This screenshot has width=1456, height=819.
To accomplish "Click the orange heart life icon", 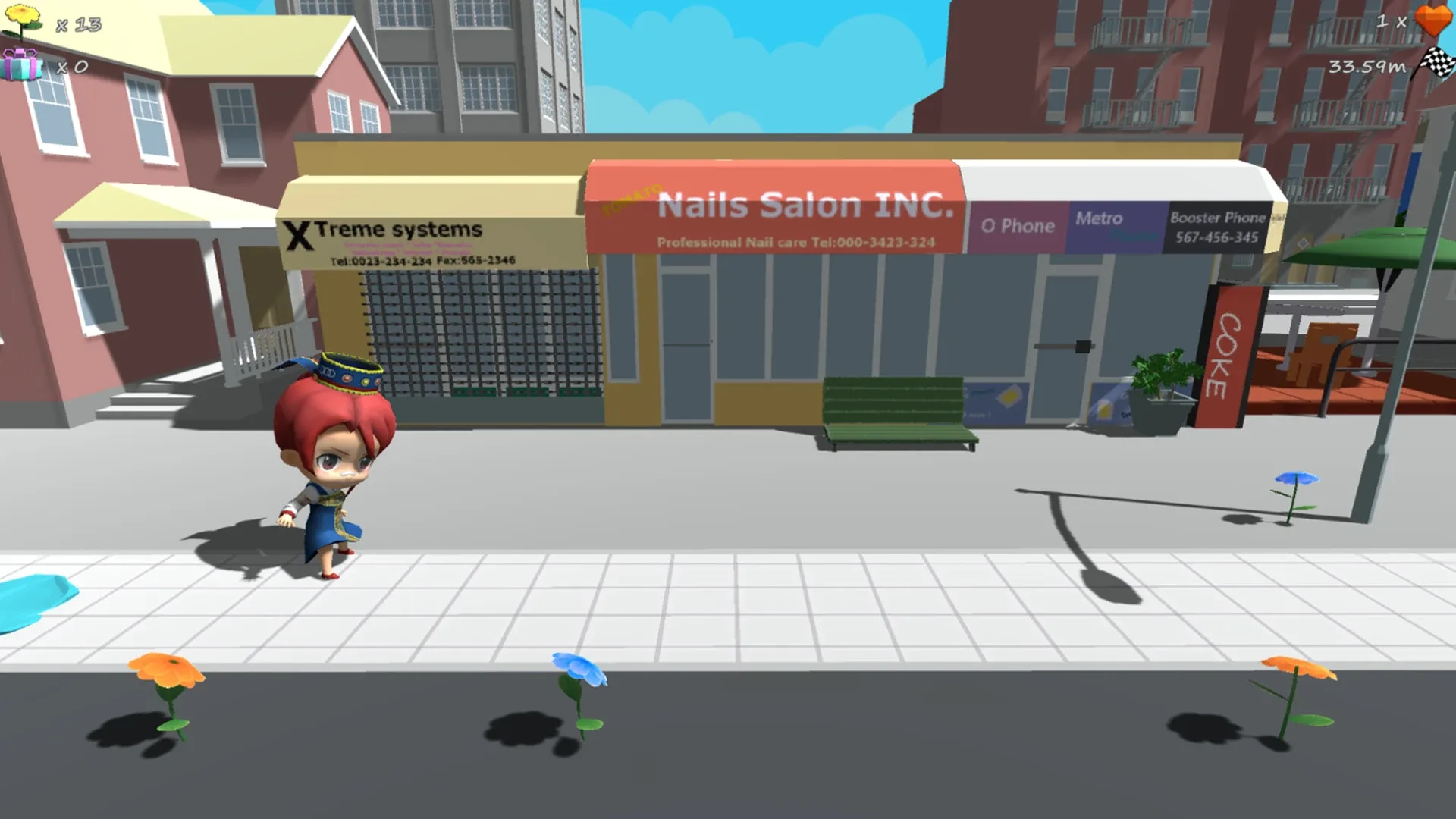I will (x=1432, y=21).
